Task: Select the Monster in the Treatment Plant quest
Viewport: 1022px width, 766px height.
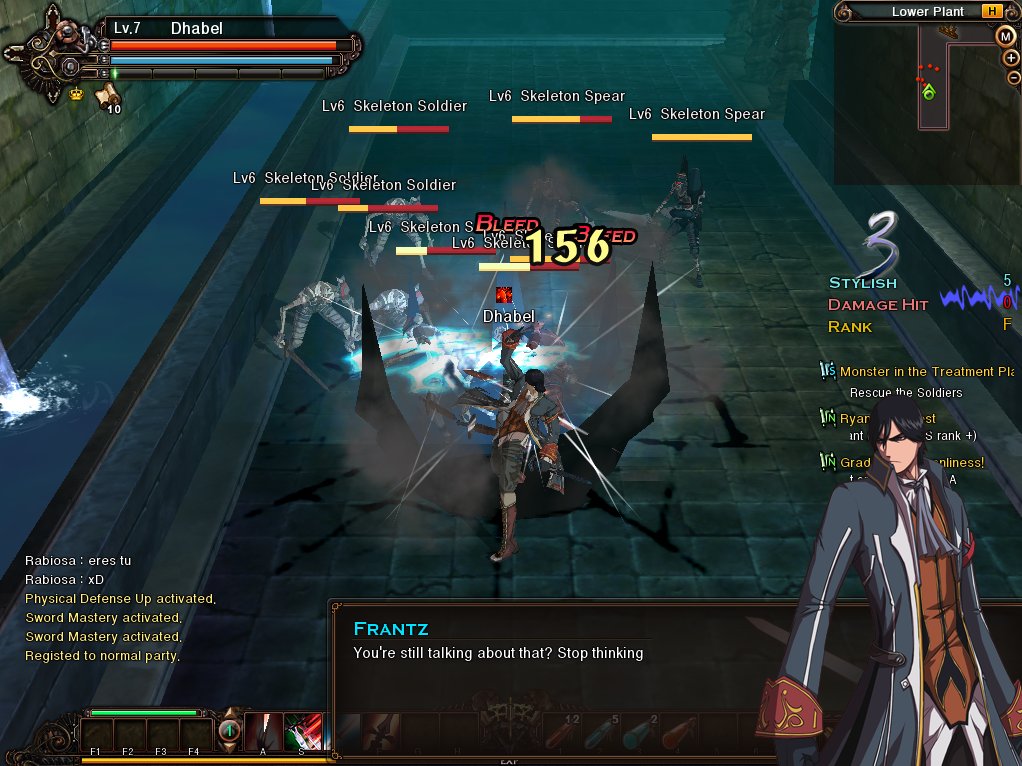Action: pos(926,372)
